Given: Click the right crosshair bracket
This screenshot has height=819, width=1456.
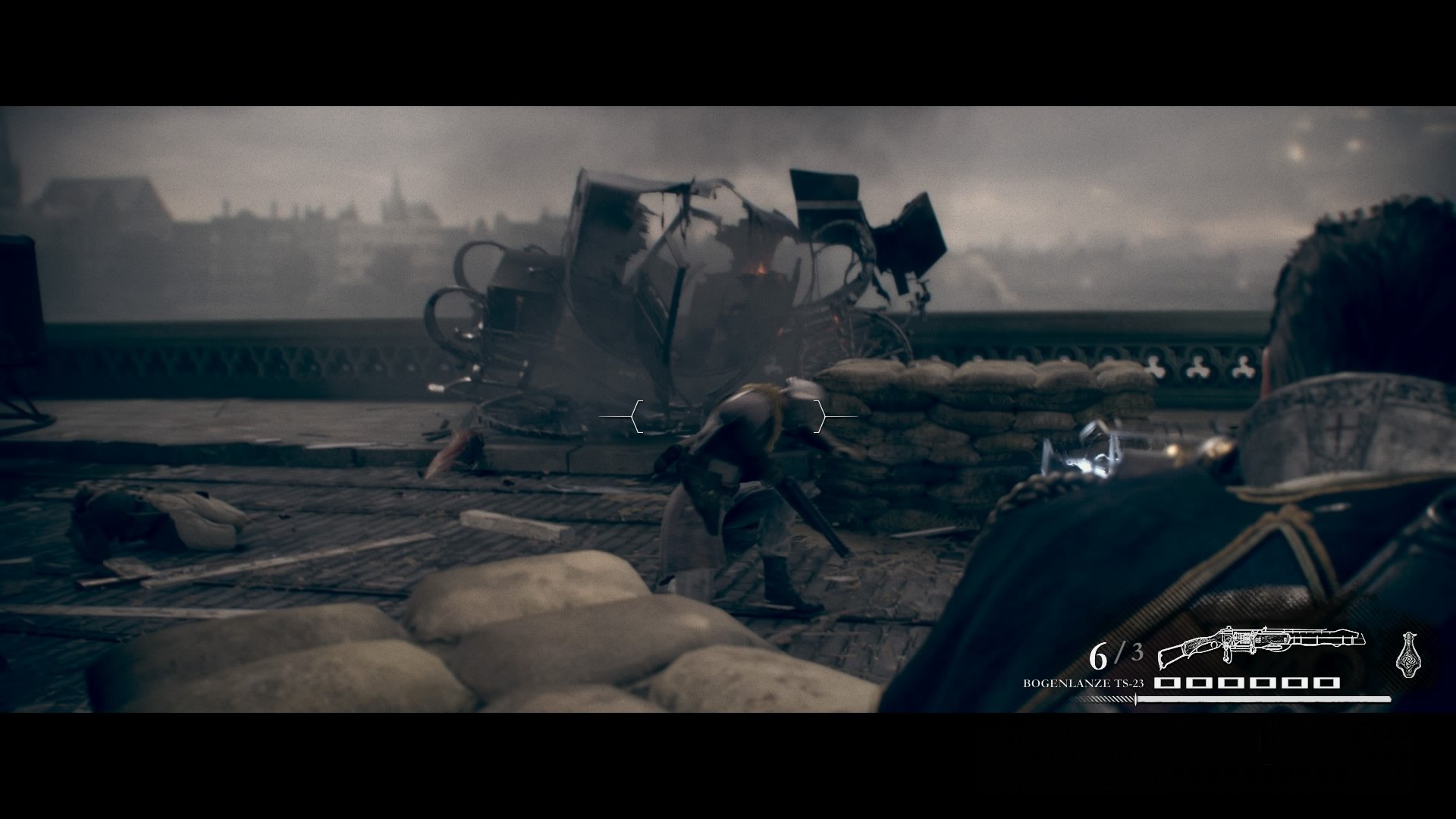Looking at the screenshot, I should (821, 416).
